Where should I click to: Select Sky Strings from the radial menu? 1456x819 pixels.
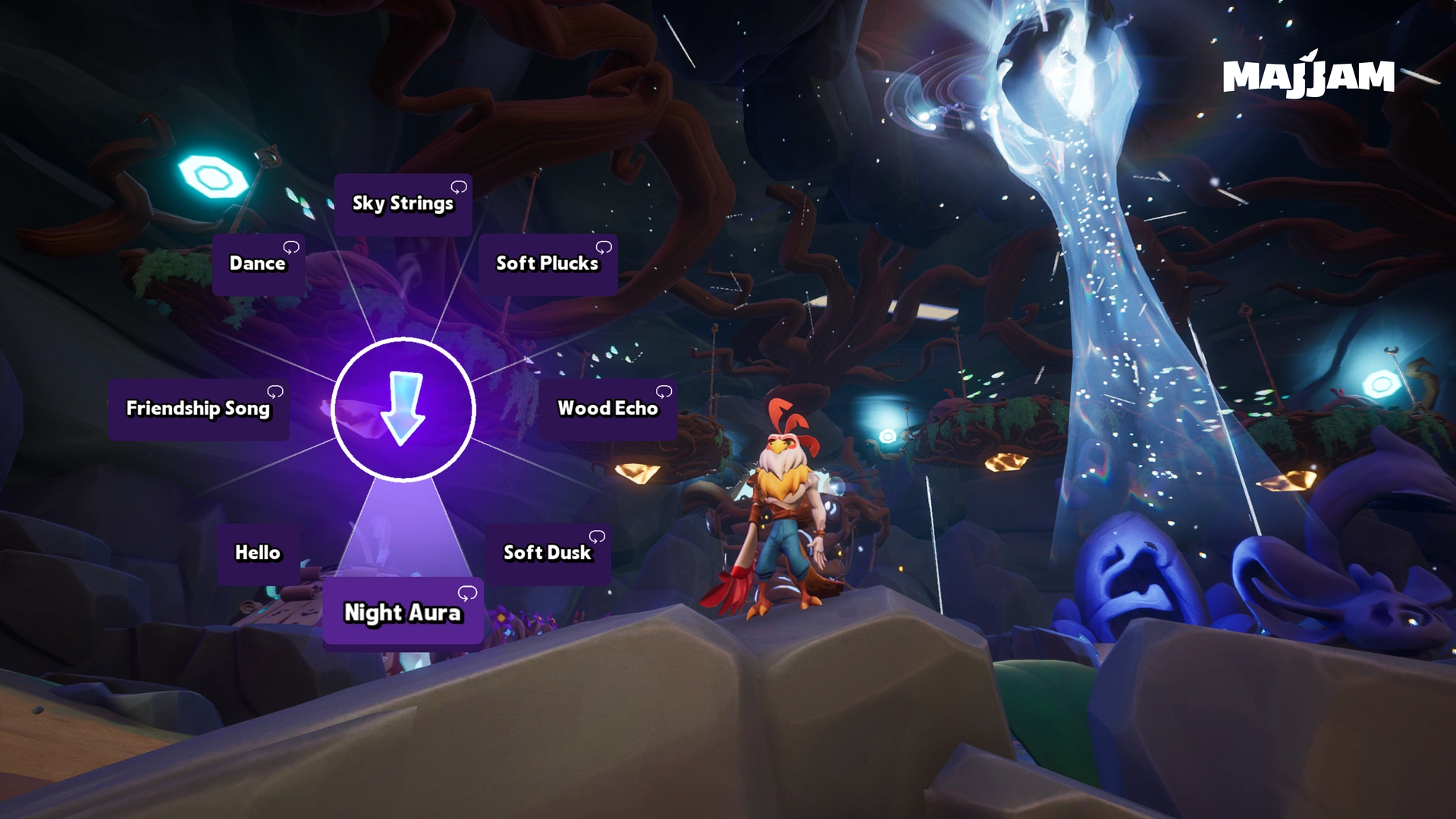pos(403,202)
